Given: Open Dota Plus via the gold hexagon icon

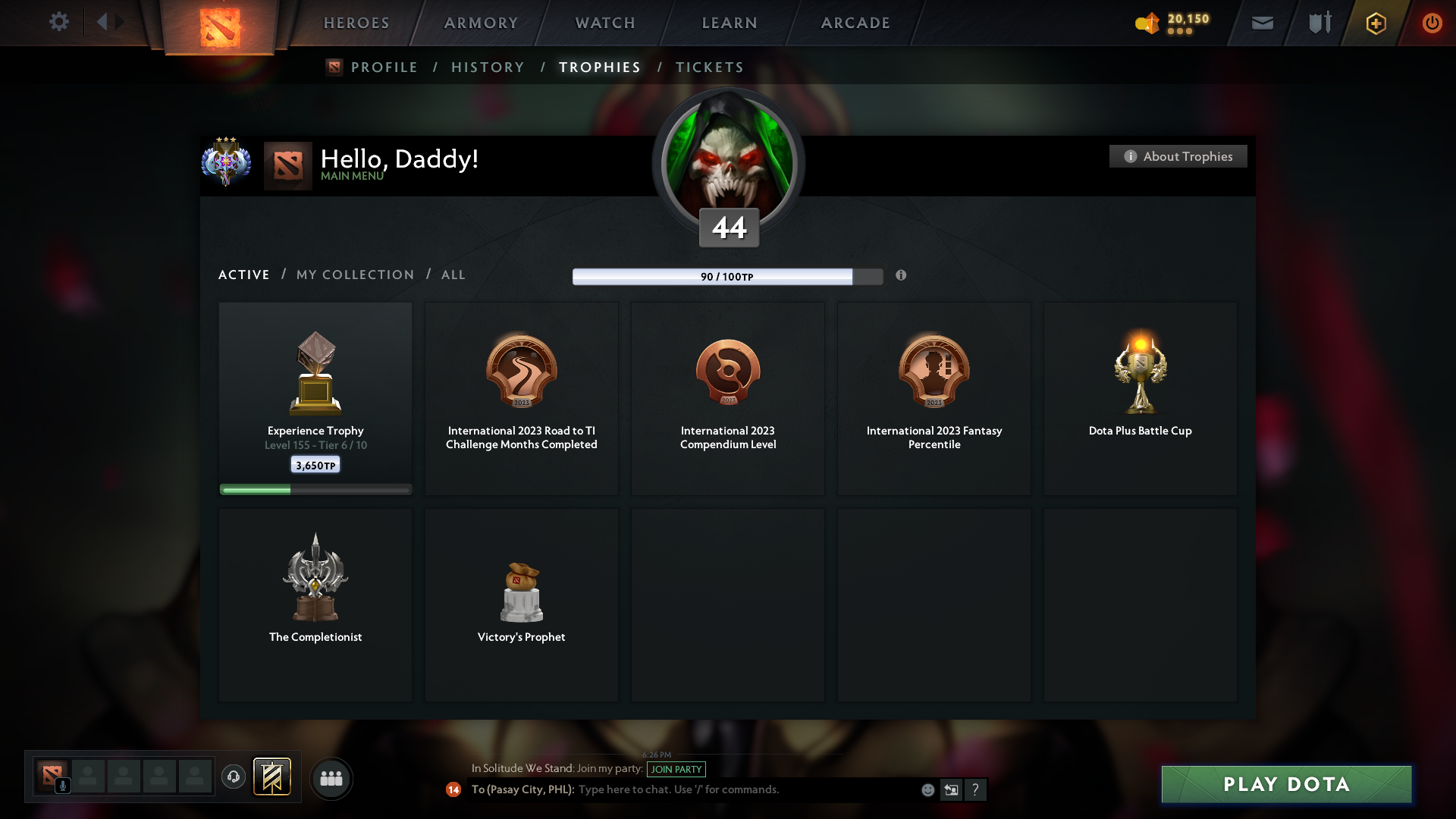Looking at the screenshot, I should pos(1375,23).
